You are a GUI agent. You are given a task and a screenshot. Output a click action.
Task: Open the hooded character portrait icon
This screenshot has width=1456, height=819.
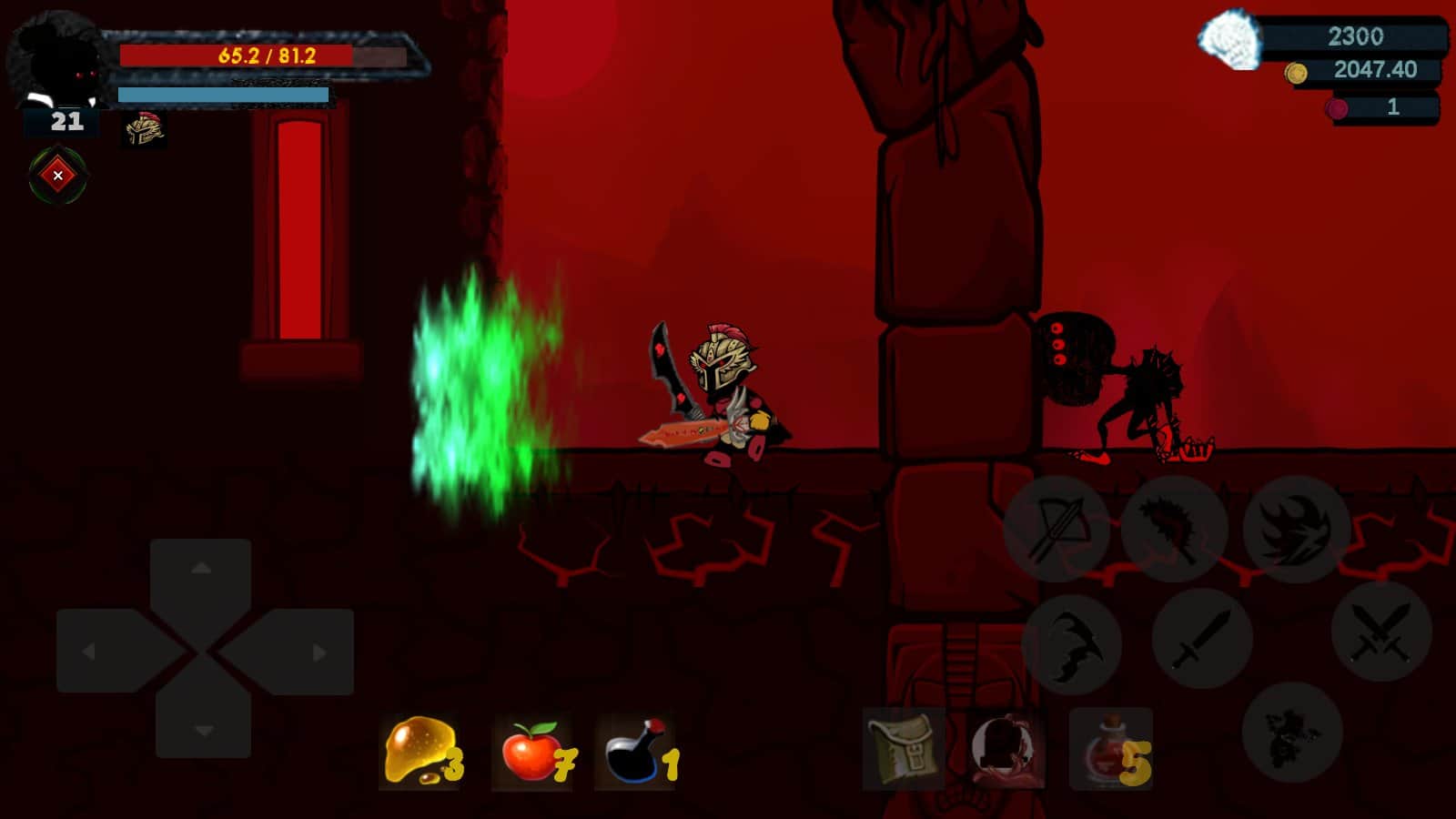pyautogui.click(x=1006, y=749)
